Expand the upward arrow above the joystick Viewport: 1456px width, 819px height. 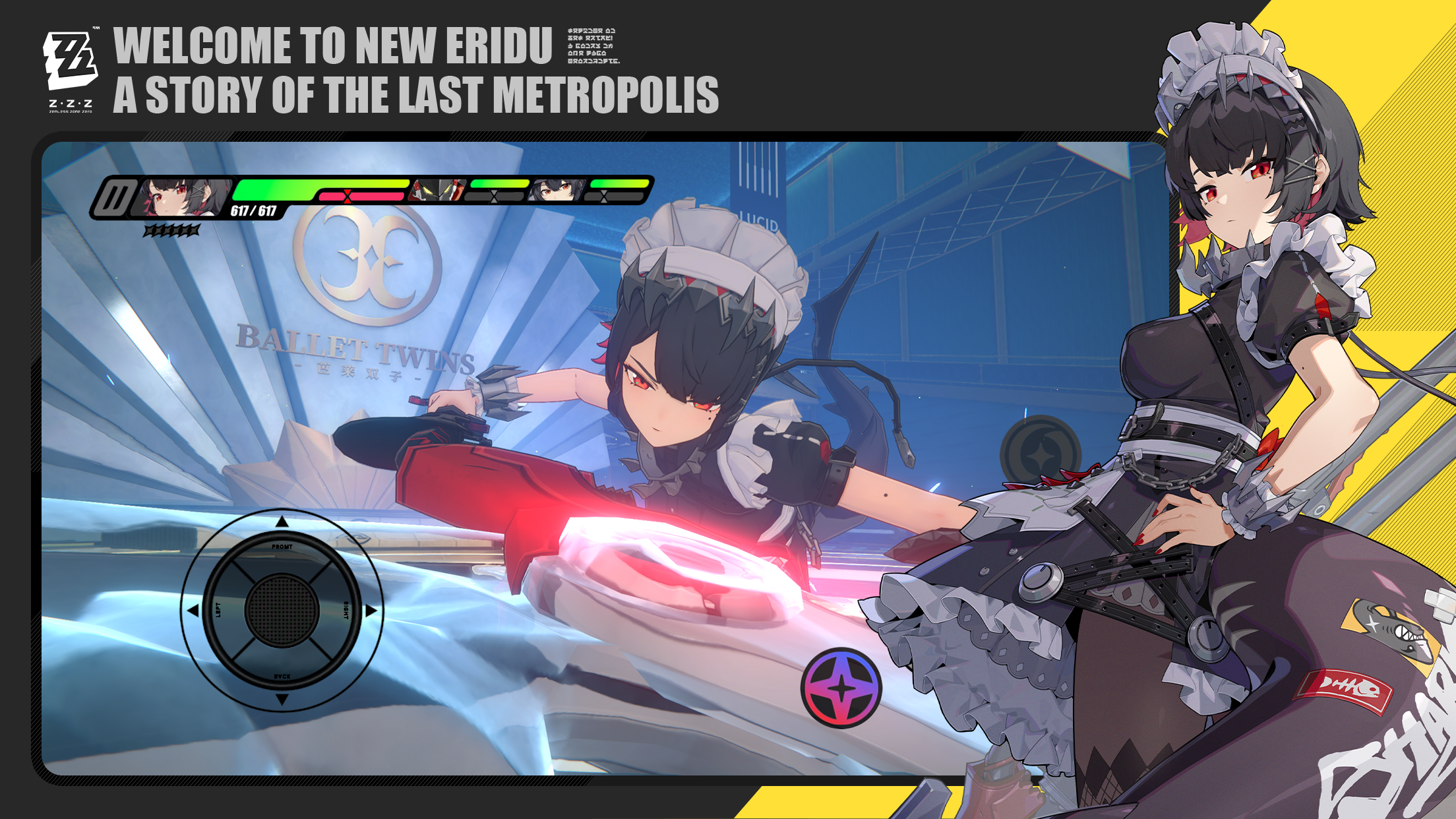[x=282, y=520]
